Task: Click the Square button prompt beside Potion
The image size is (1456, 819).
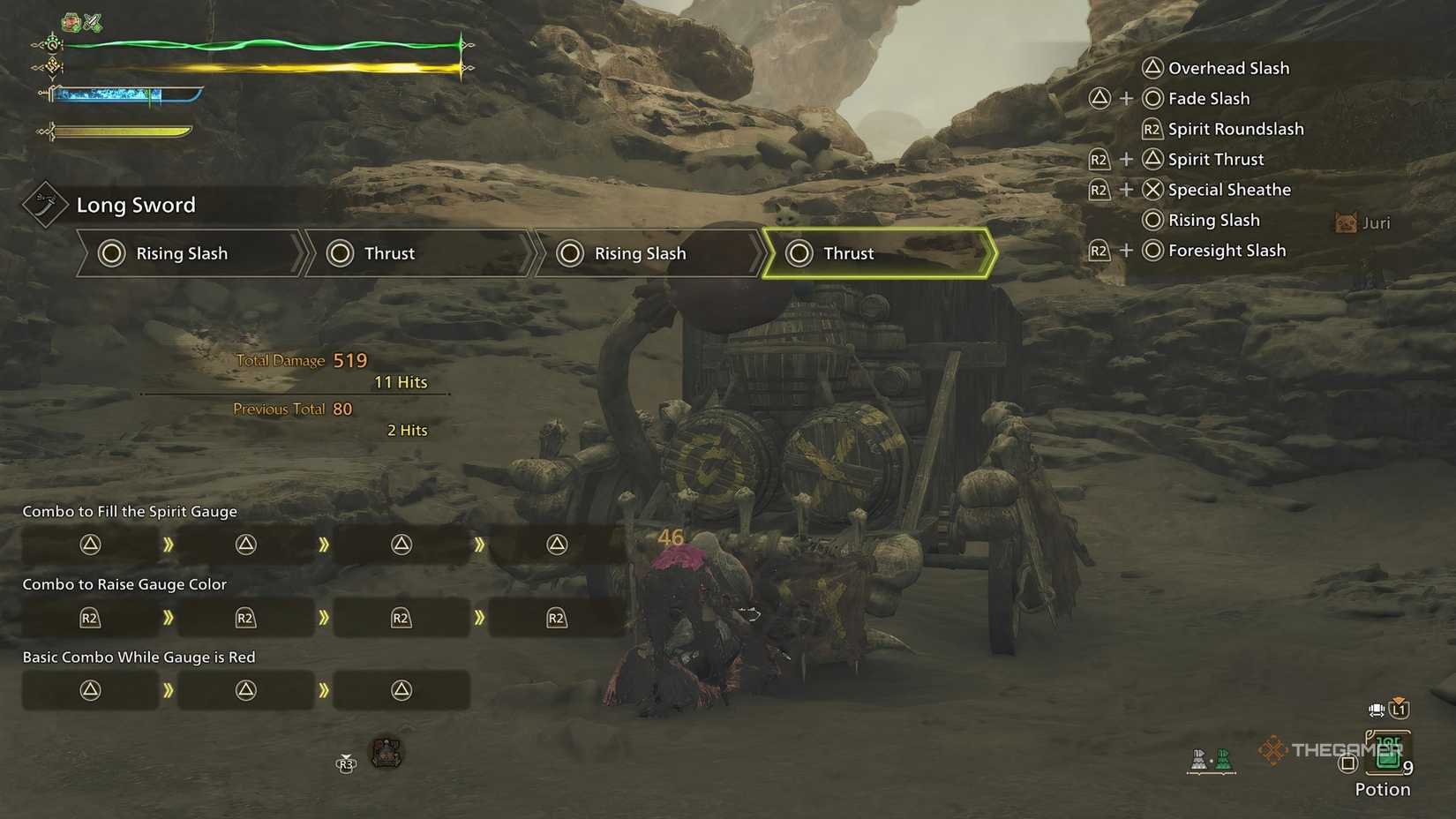Action: [1347, 763]
